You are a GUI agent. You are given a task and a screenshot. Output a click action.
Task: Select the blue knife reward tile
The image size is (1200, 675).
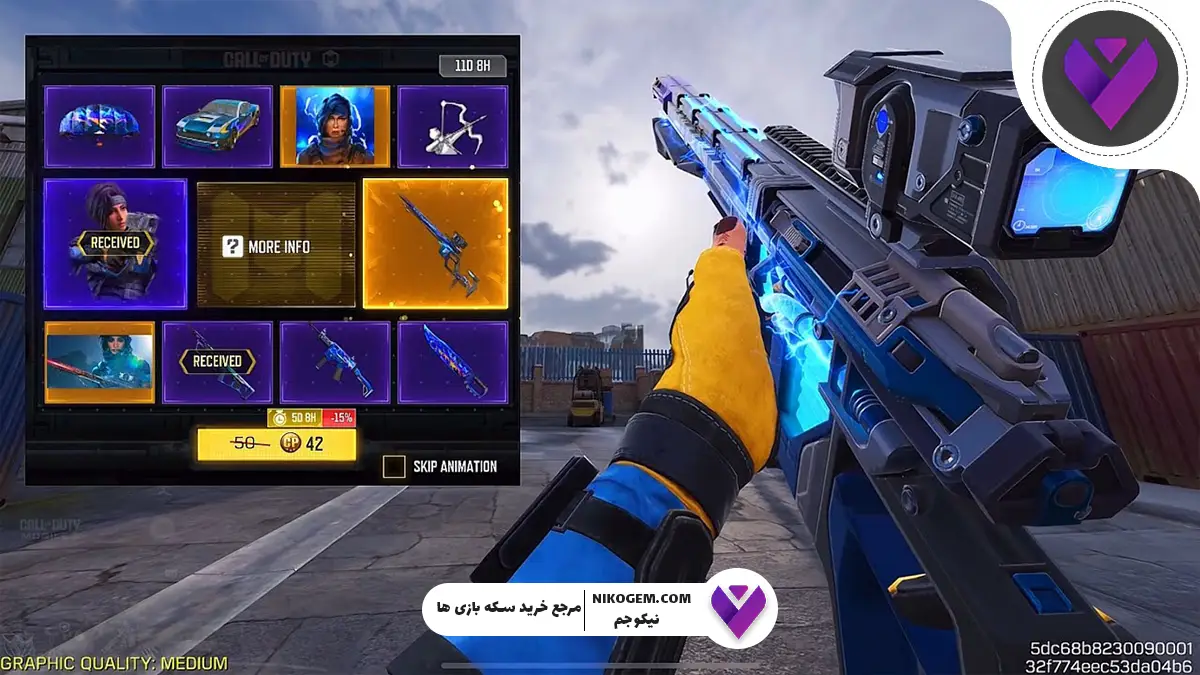[452, 362]
